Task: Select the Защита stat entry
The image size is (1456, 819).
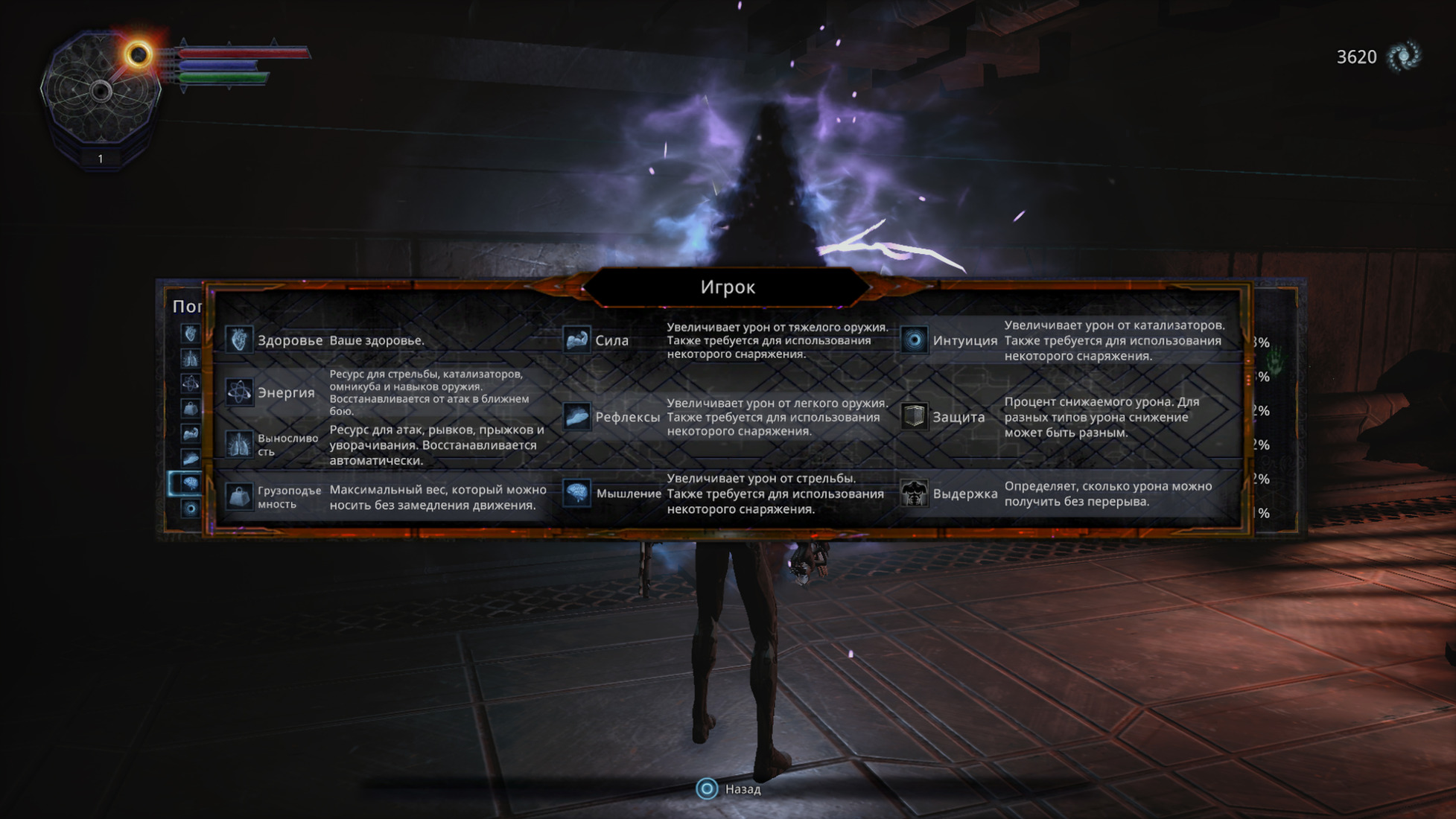Action: [x=959, y=417]
